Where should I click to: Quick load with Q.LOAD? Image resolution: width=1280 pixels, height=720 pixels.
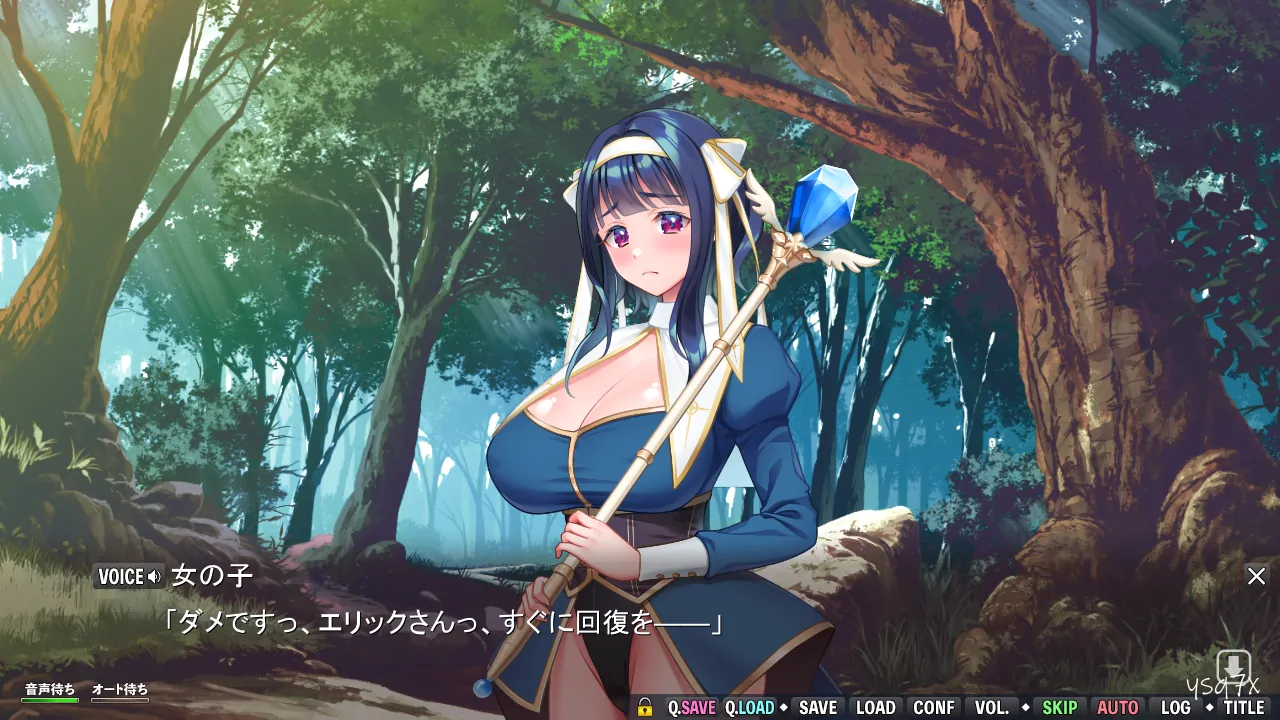[750, 707]
